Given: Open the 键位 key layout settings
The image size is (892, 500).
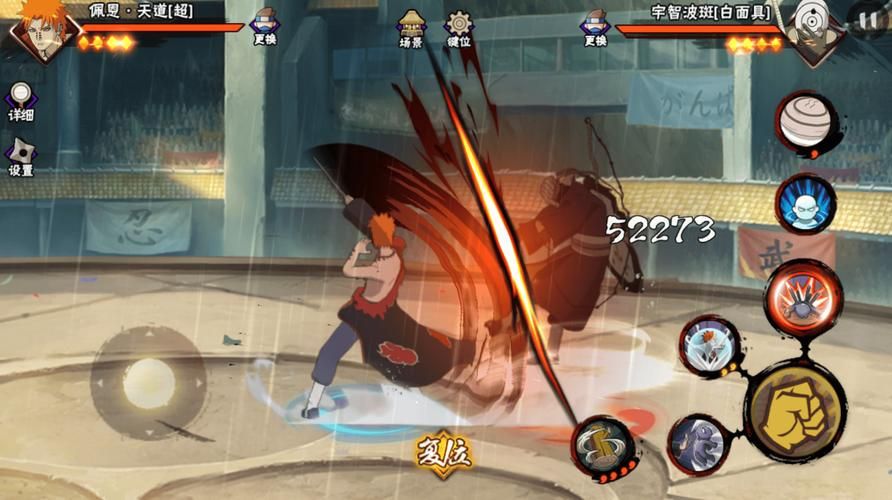Looking at the screenshot, I should point(459,27).
